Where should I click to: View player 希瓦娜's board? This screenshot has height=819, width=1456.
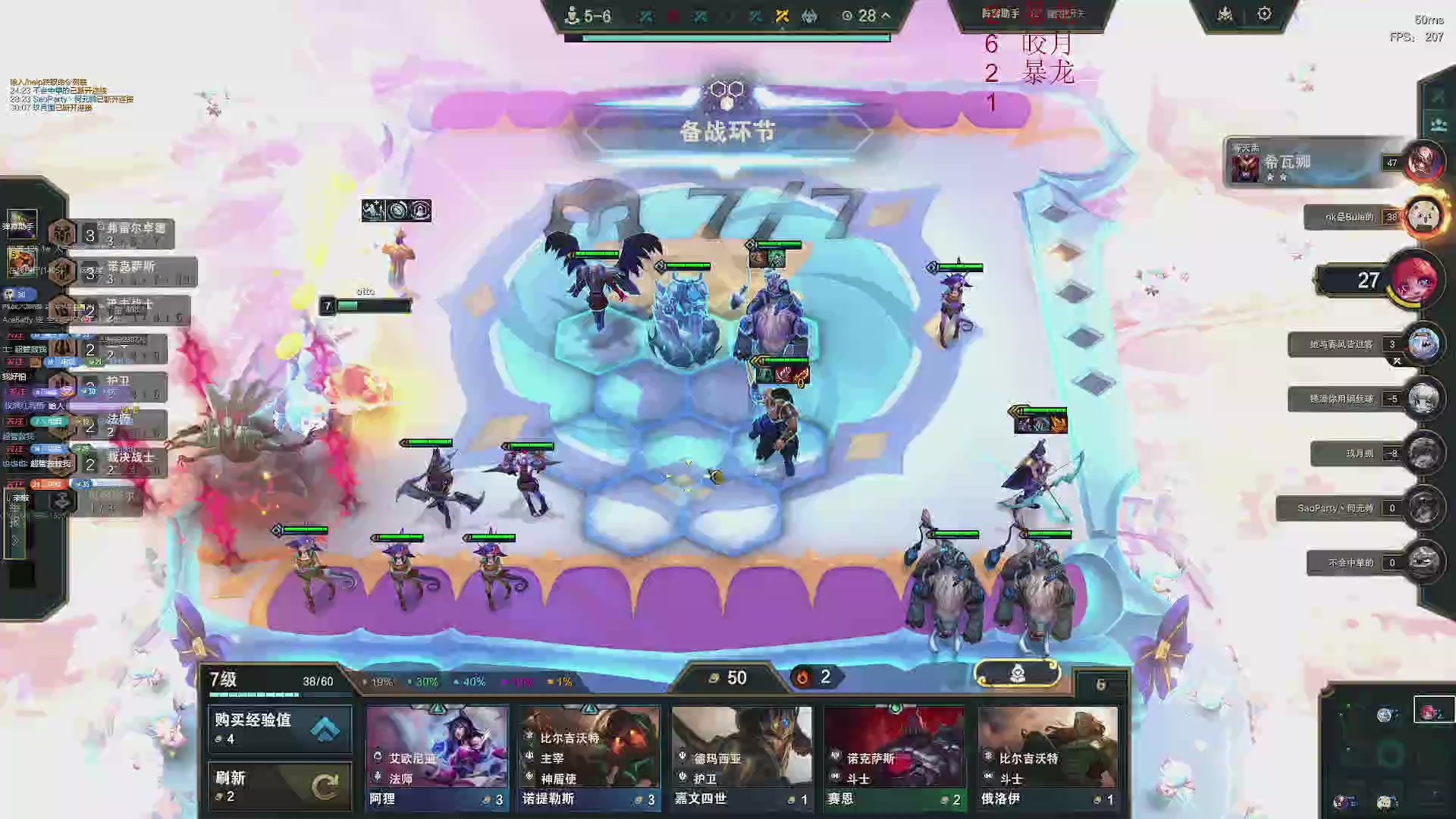pyautogui.click(x=1422, y=162)
